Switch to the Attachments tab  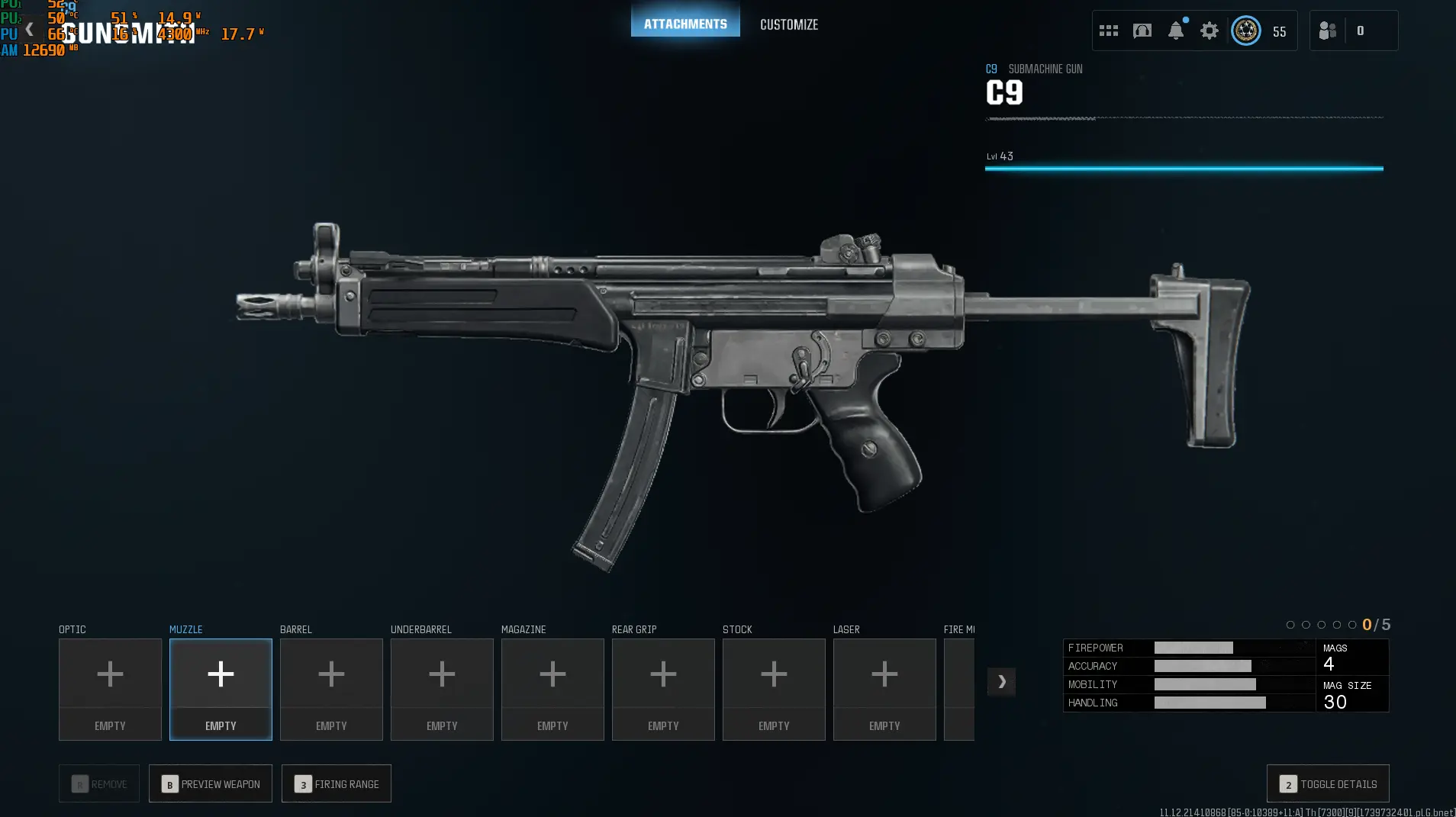pos(685,24)
